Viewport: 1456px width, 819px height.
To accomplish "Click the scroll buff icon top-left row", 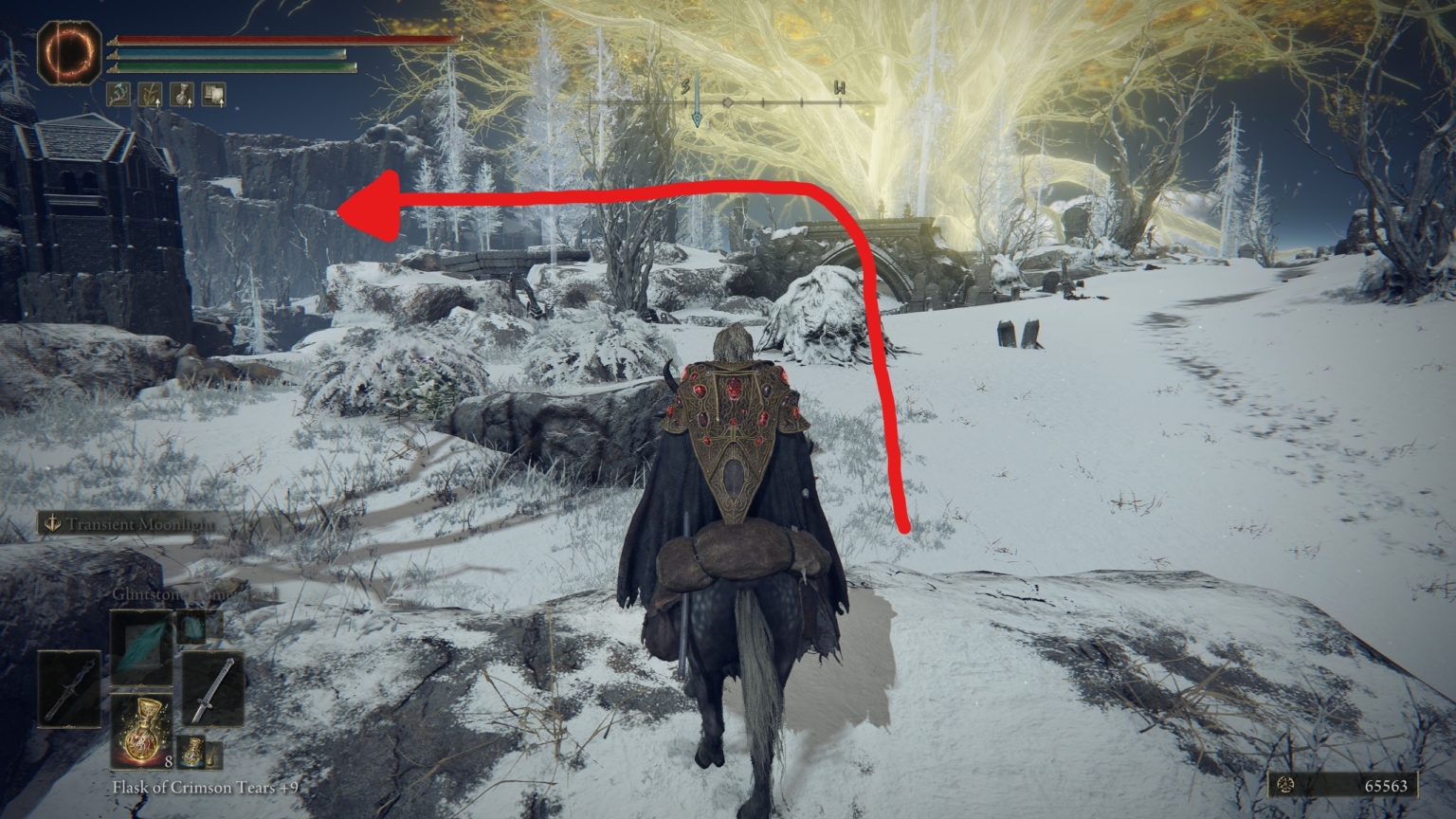I will pos(212,93).
